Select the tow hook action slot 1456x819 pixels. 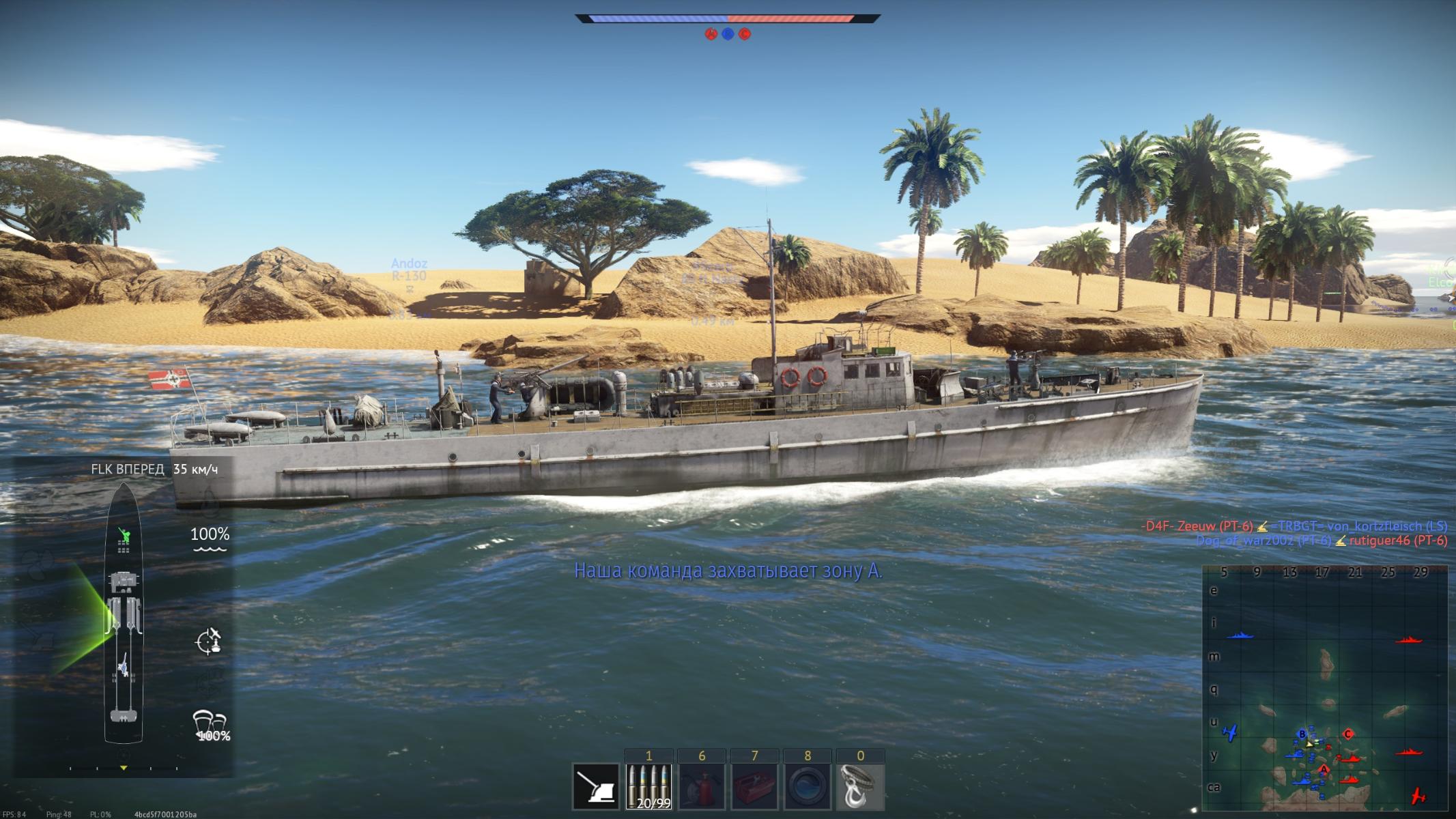click(861, 786)
